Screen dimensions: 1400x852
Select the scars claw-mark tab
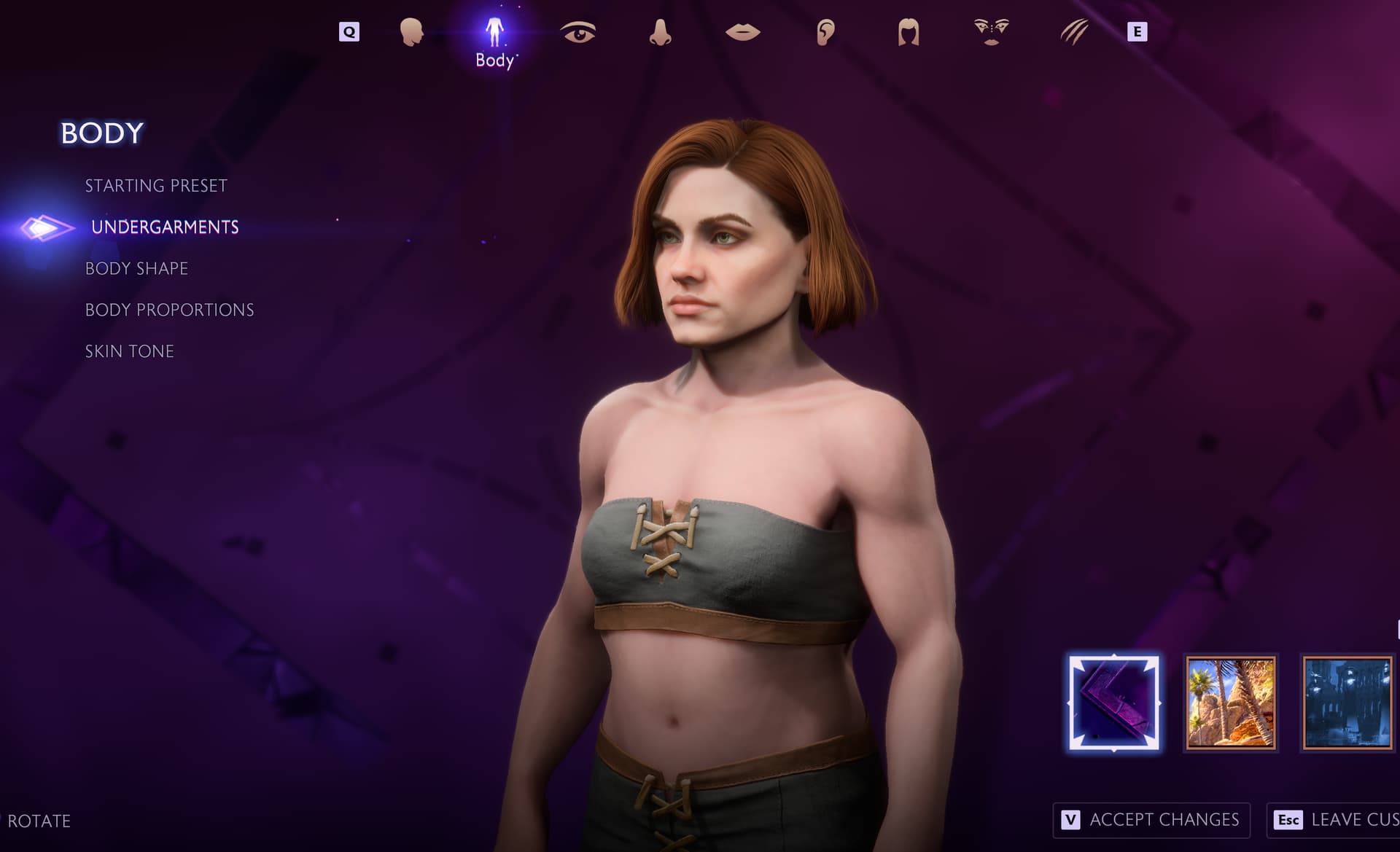tap(1073, 32)
